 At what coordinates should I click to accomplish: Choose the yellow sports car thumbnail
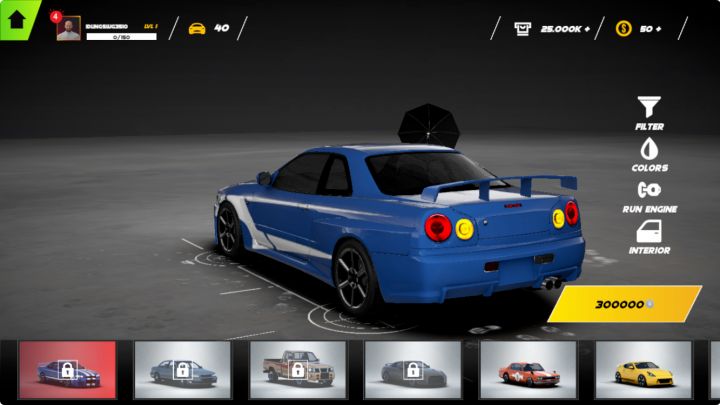643,370
